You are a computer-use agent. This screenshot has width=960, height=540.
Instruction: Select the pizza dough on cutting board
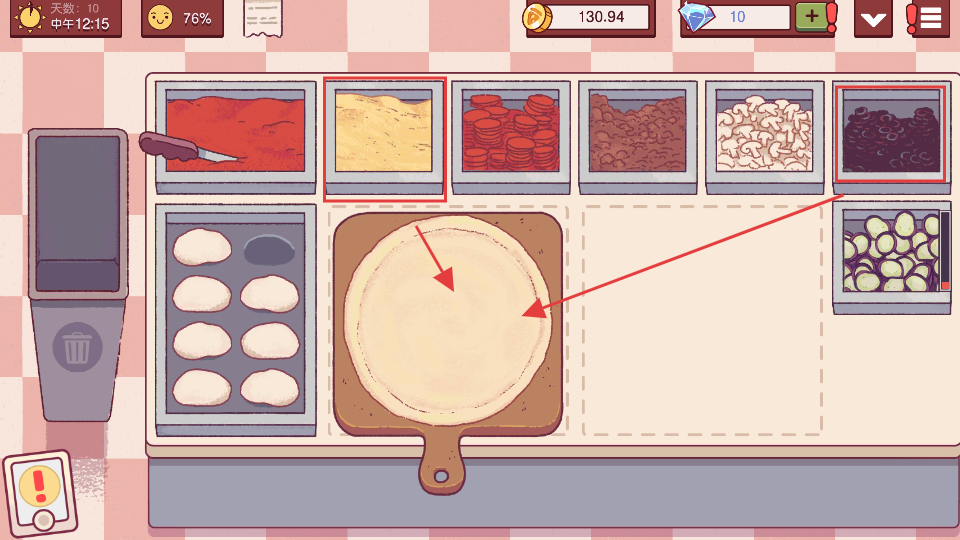click(446, 312)
